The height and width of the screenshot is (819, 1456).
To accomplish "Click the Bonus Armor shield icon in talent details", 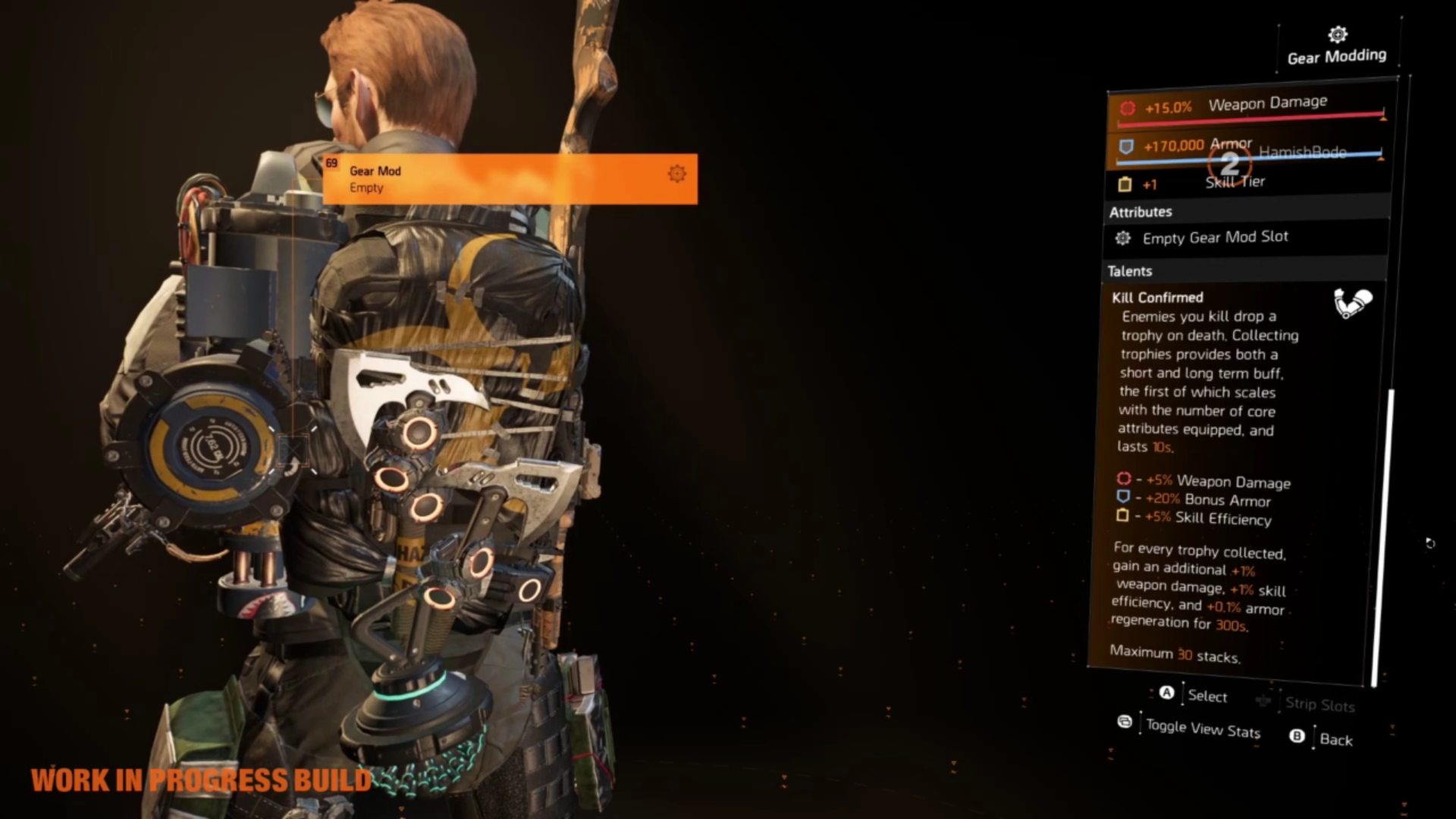I will (1123, 500).
